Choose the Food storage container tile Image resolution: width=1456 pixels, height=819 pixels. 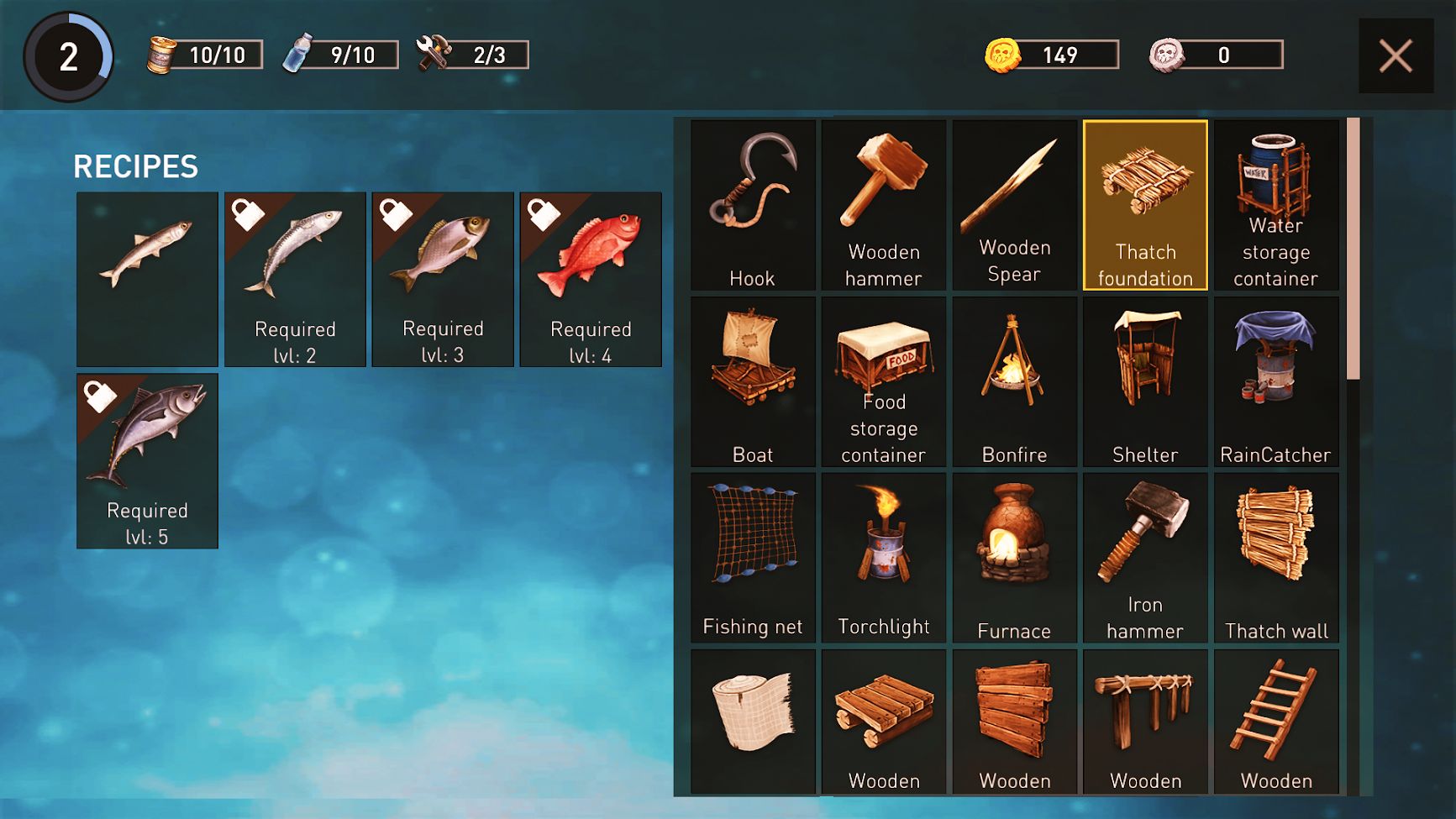coord(884,382)
